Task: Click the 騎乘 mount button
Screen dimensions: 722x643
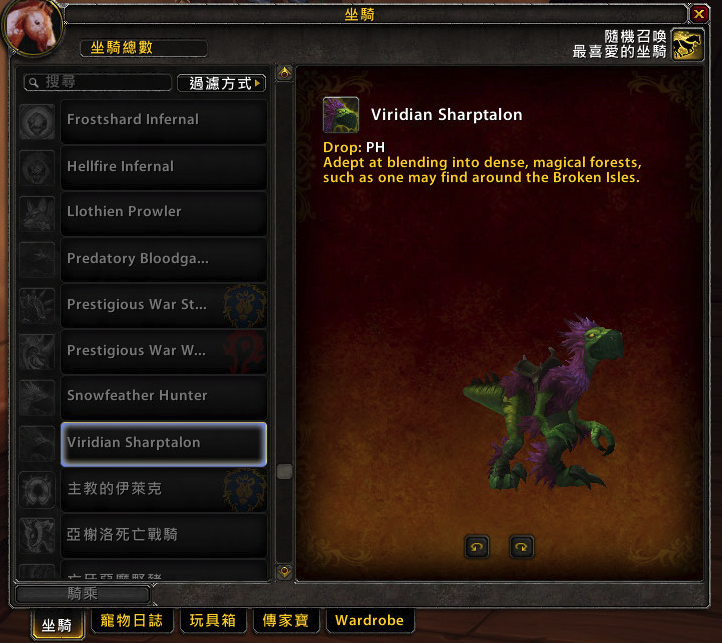Action: pyautogui.click(x=83, y=594)
